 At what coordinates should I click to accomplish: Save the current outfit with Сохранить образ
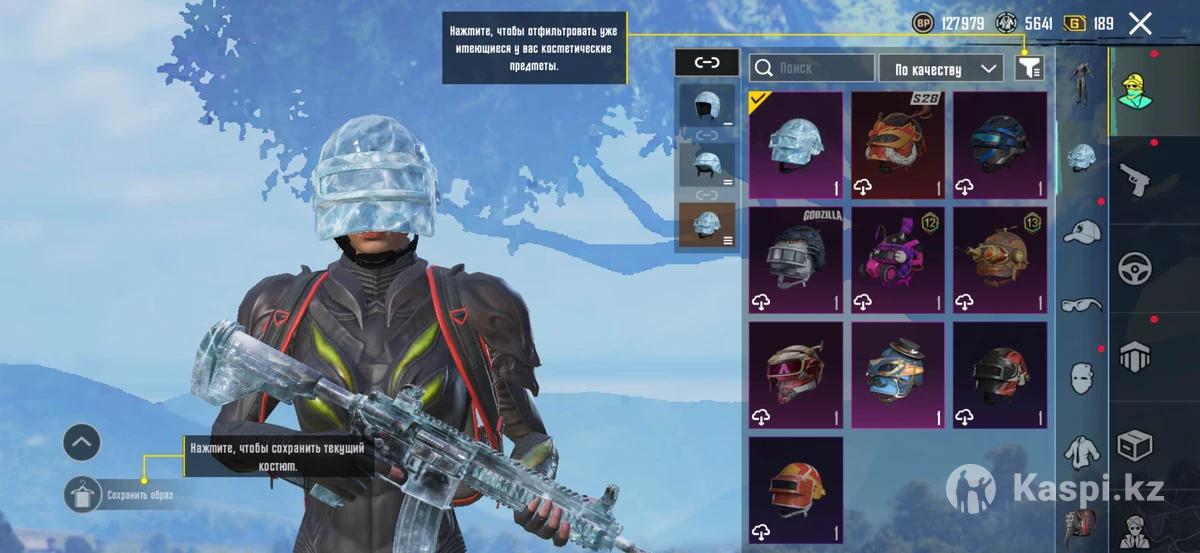(83, 494)
